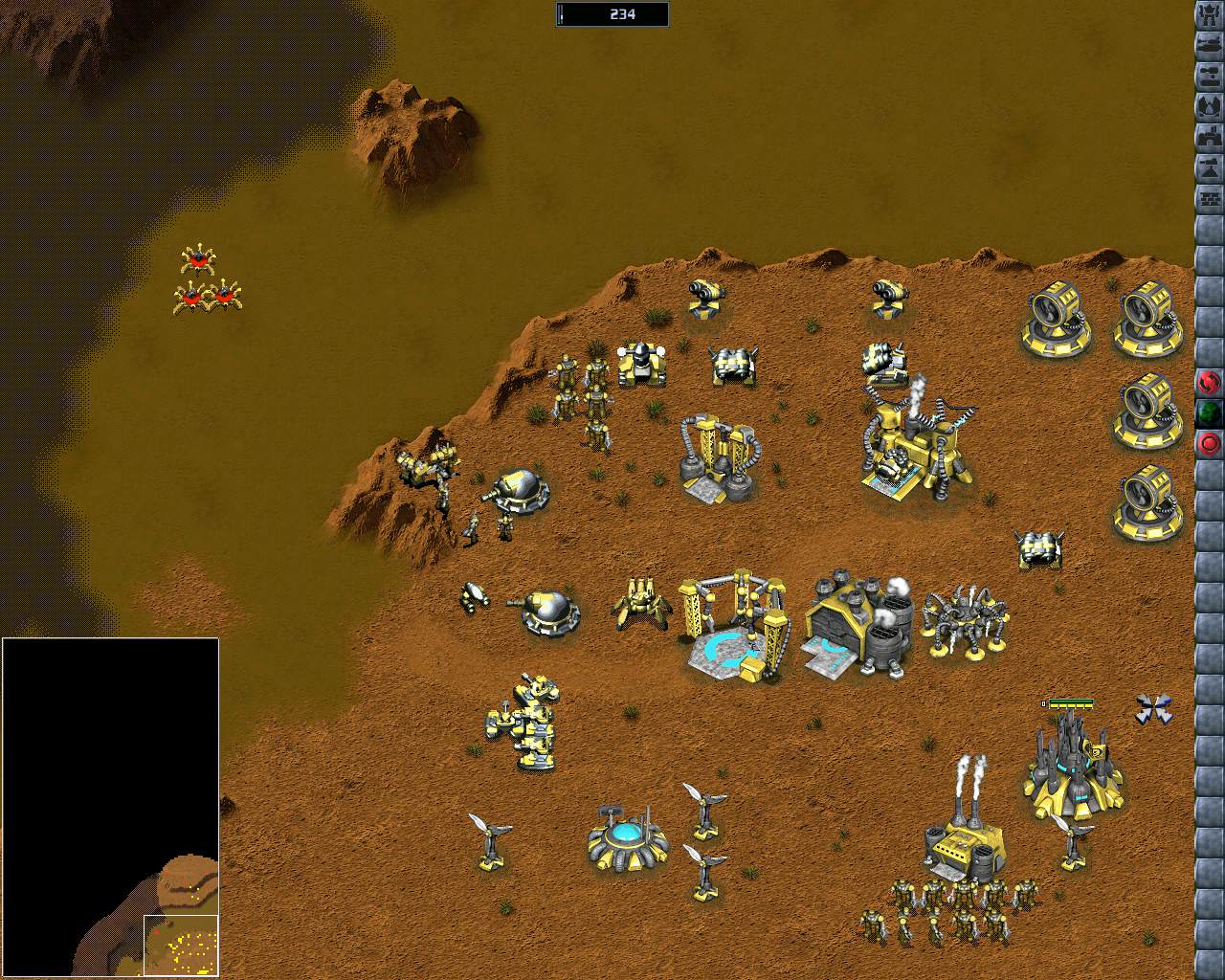Viewport: 1225px width, 980px height.
Task: Choose the turret-over-hull build category button
Action: 1210,76
